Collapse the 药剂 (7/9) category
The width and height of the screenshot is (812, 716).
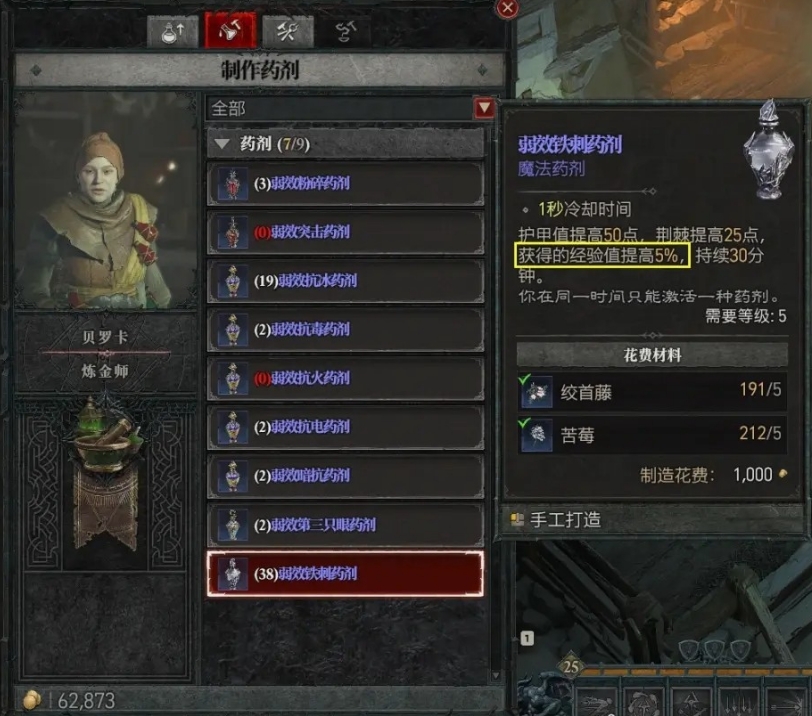coord(222,144)
